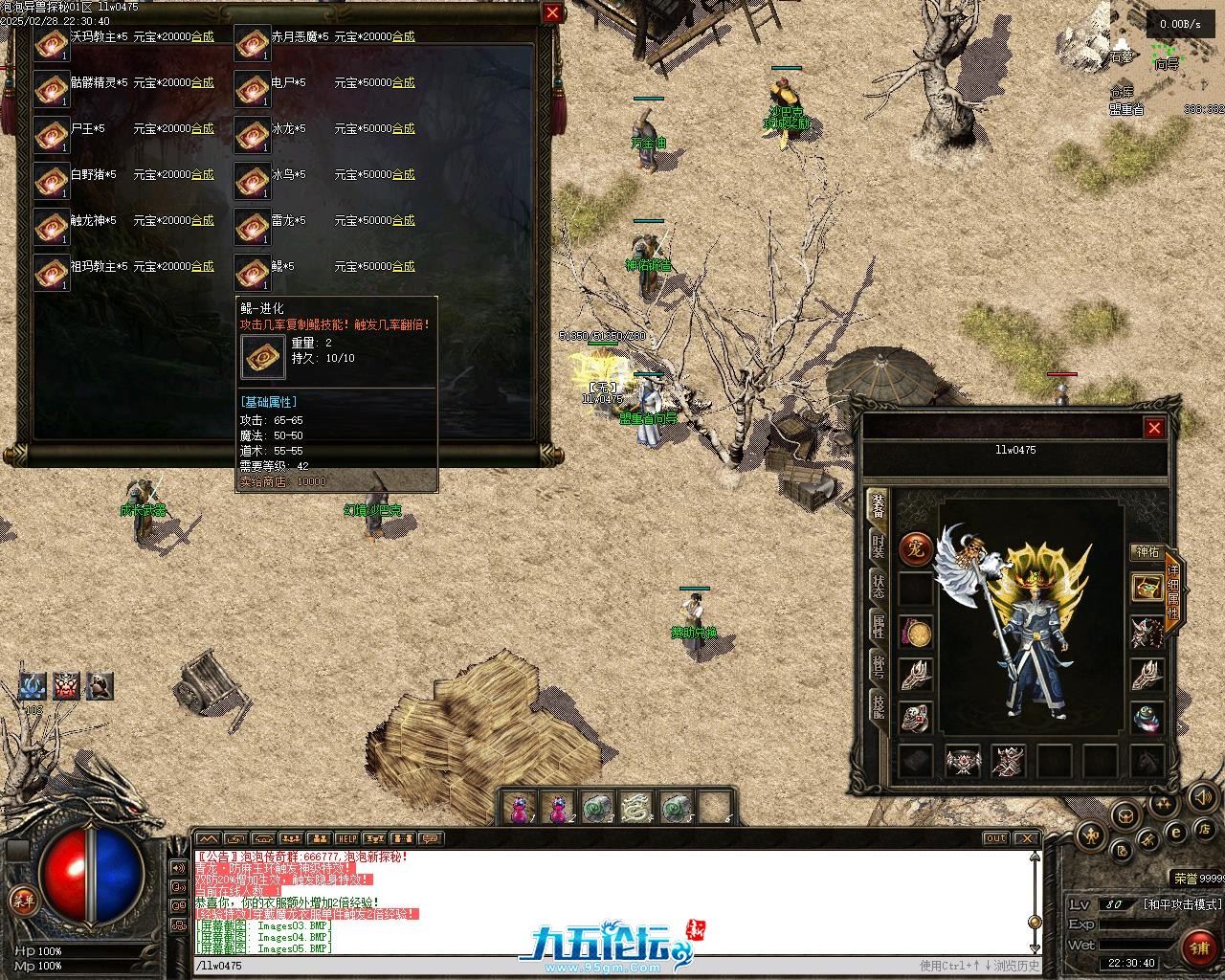
Task: Open the 状态 tab
Action: [x=878, y=585]
